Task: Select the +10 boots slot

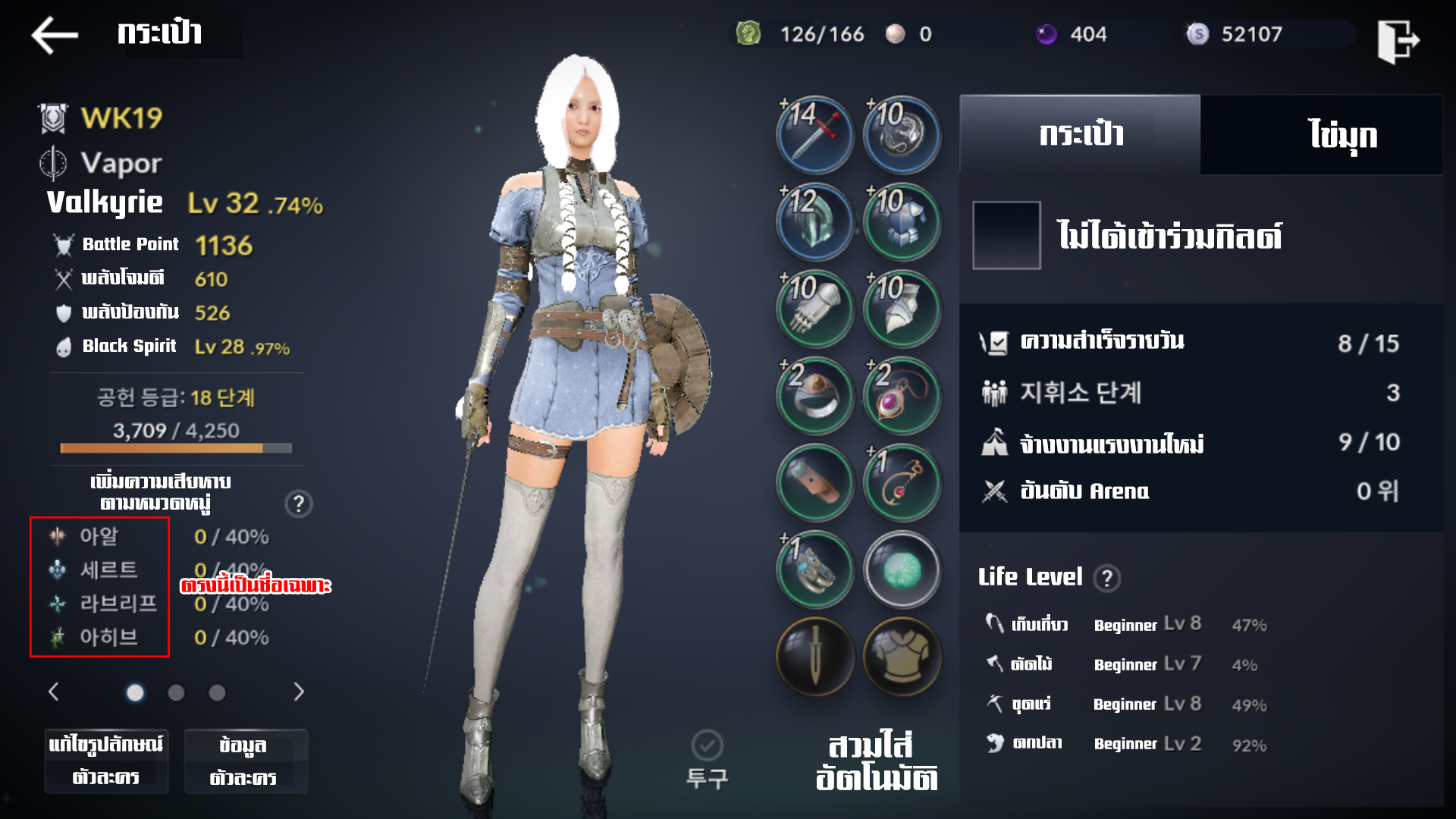Action: pyautogui.click(x=902, y=309)
